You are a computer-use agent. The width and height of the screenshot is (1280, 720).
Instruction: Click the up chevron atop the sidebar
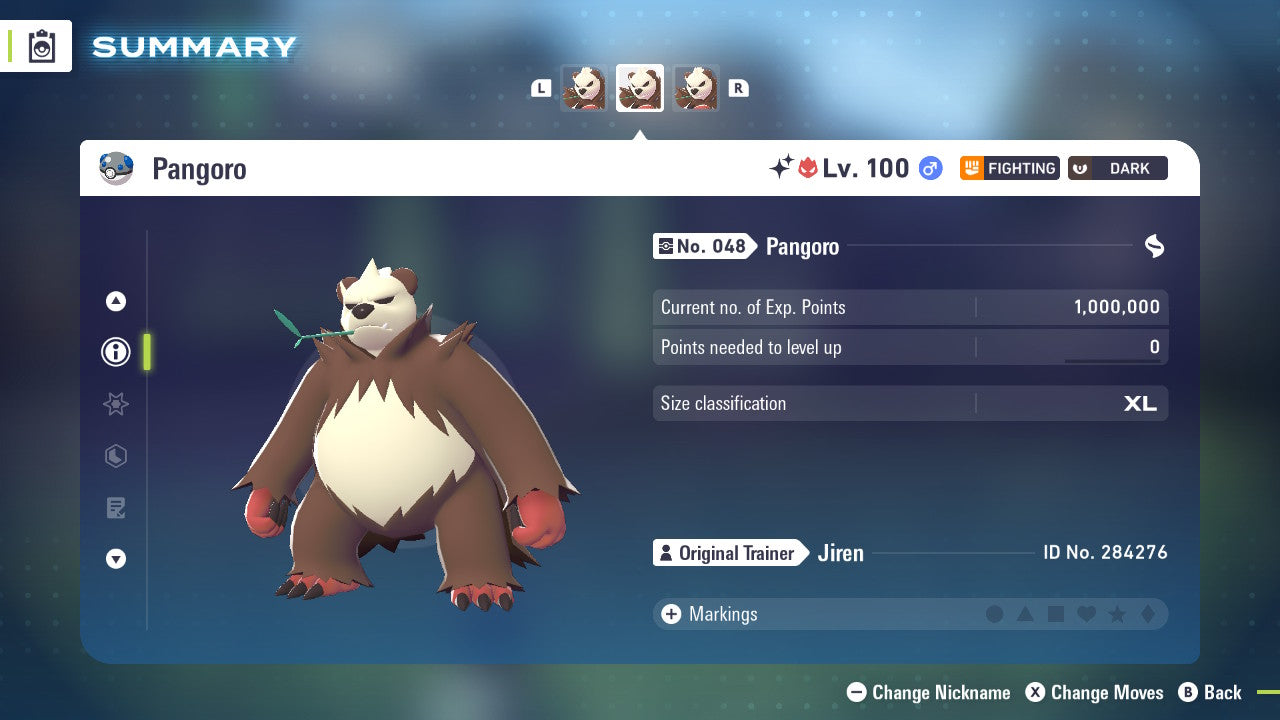(x=115, y=300)
